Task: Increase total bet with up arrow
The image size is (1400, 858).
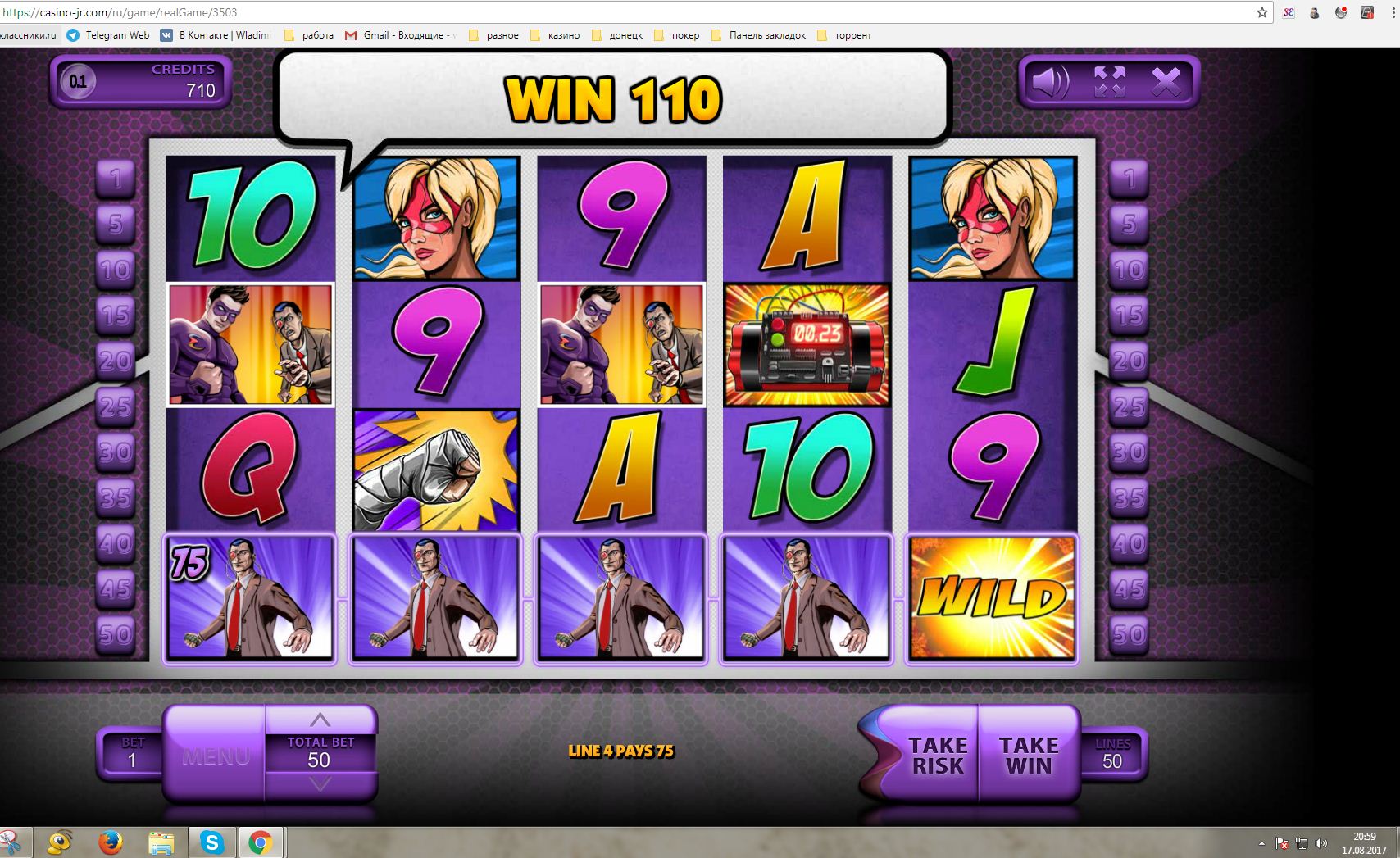Action: click(320, 720)
